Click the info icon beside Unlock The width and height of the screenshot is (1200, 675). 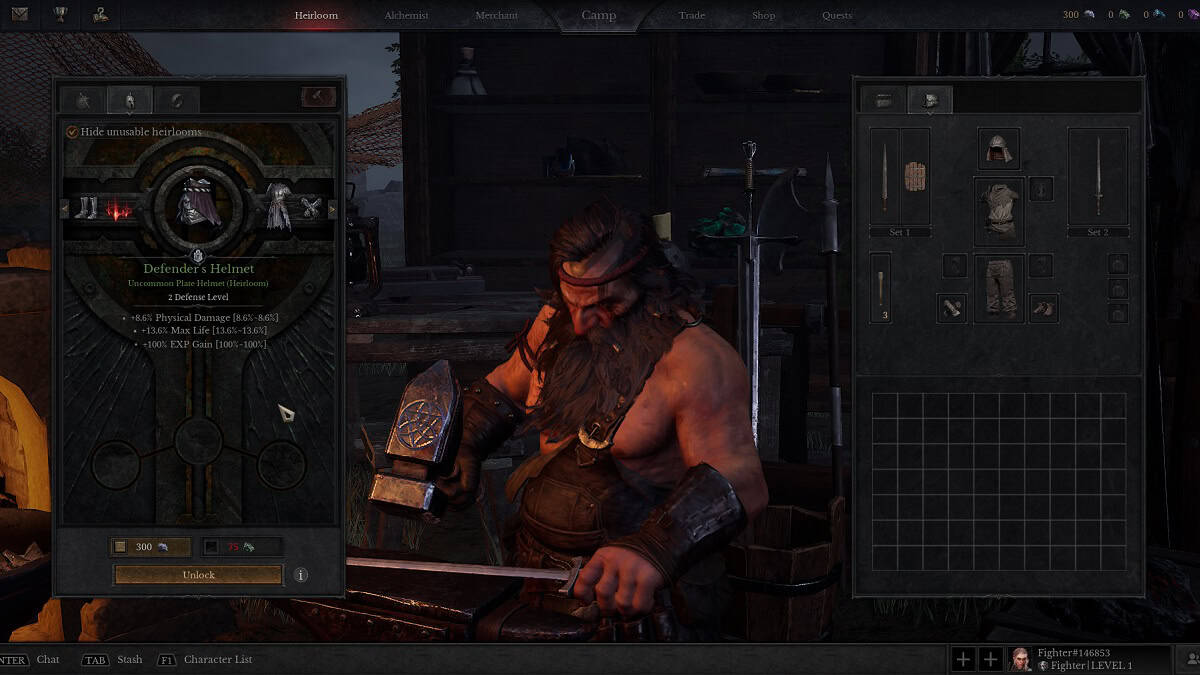(x=300, y=575)
